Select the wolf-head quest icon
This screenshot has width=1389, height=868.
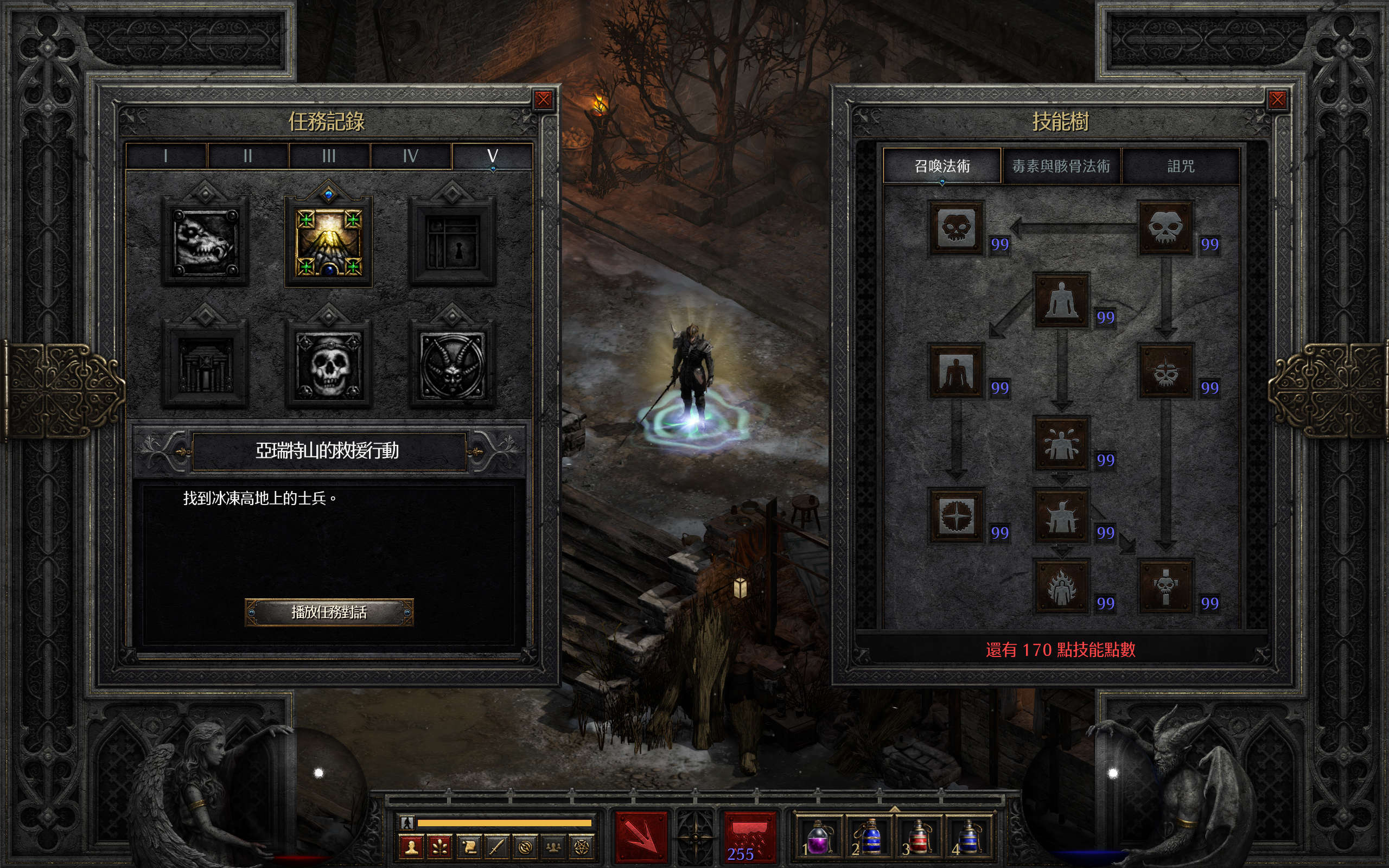[205, 241]
